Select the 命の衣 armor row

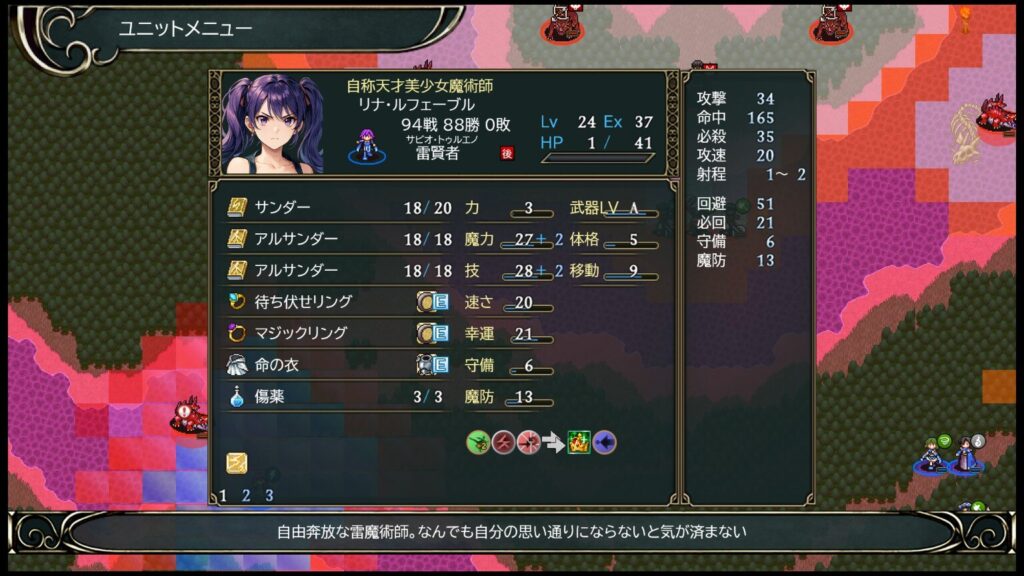[276, 365]
